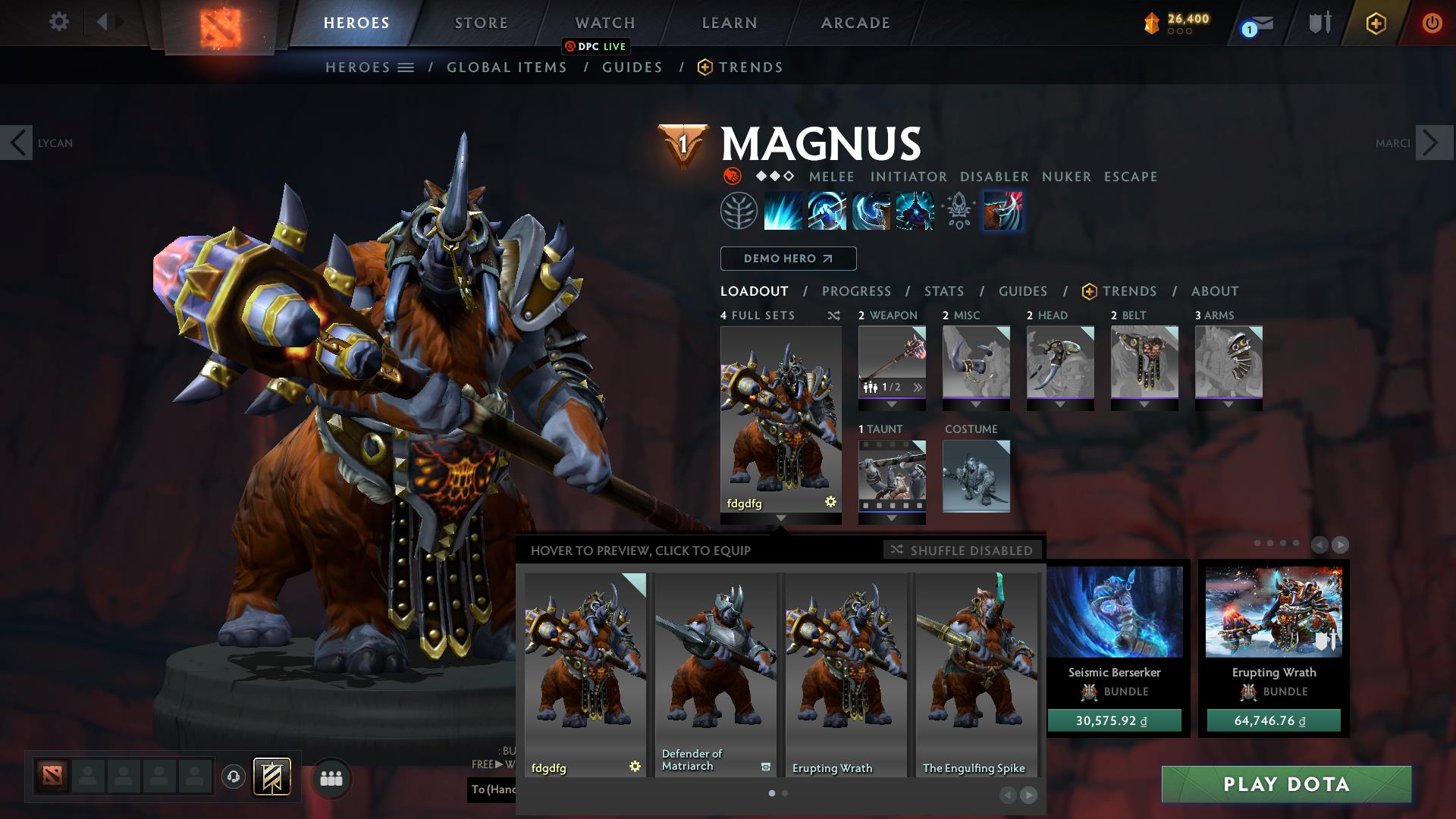Switch to the Progress tab
This screenshot has width=1456, height=819.
[x=856, y=291]
